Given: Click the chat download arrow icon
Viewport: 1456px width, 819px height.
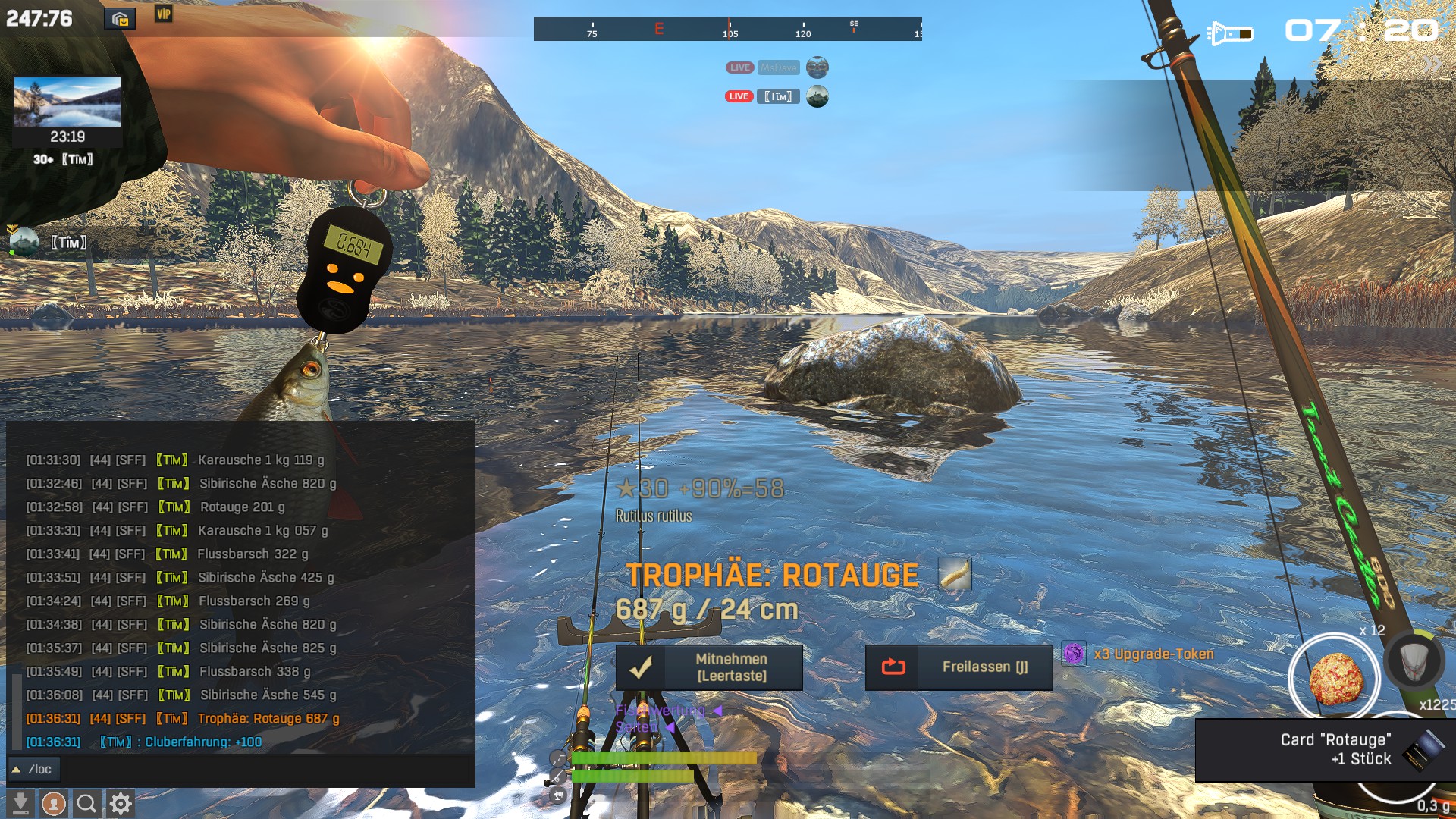Looking at the screenshot, I should click(x=20, y=803).
